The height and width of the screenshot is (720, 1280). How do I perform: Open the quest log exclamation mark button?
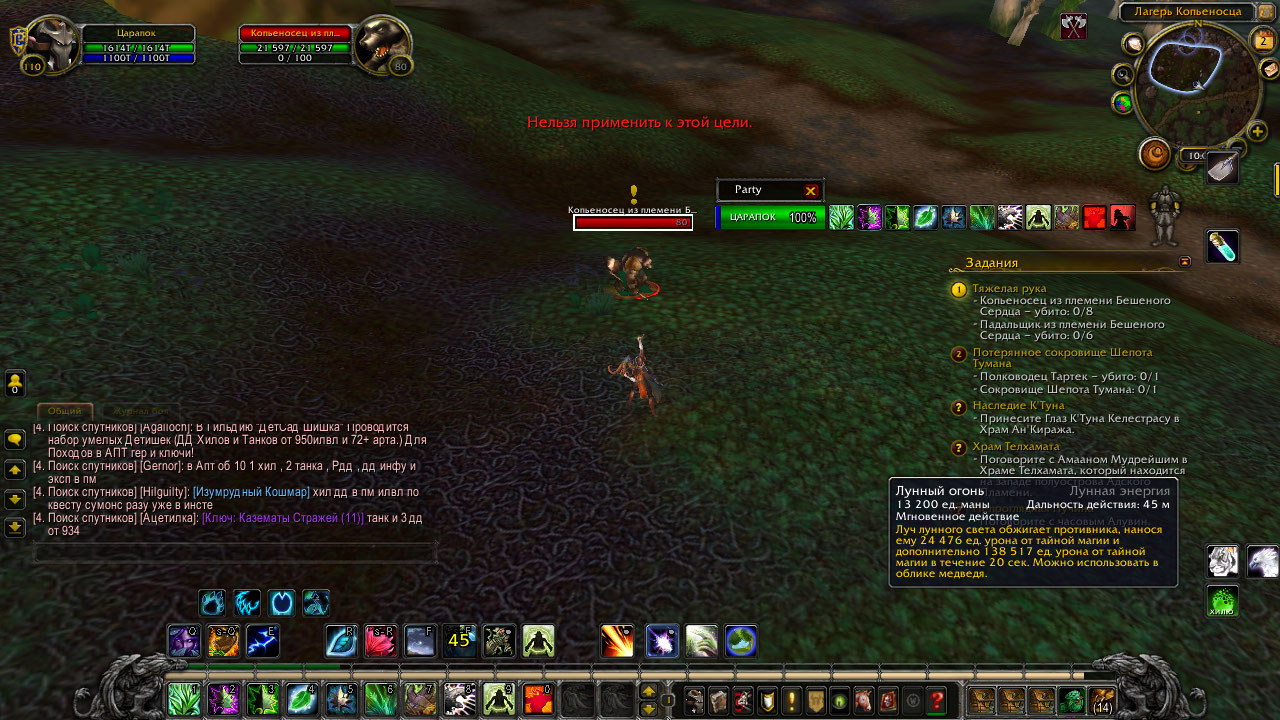[x=792, y=701]
